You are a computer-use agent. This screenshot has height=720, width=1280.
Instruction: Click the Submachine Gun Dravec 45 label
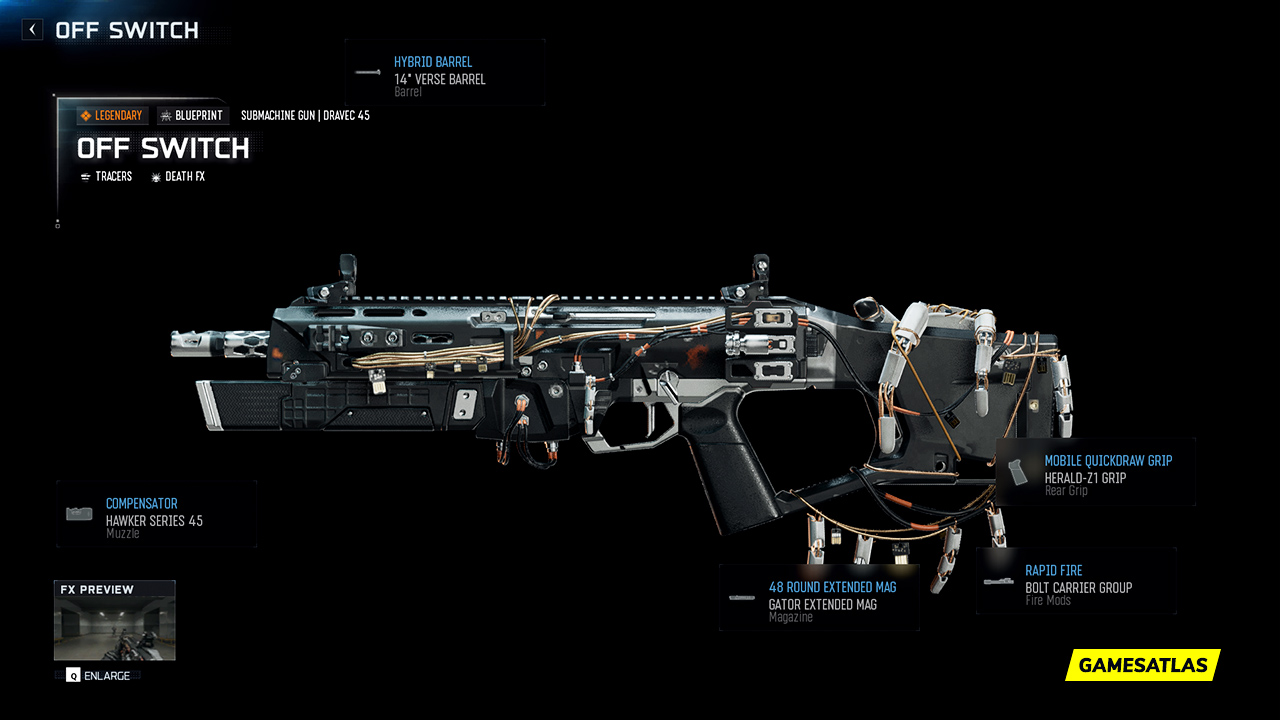coord(305,115)
